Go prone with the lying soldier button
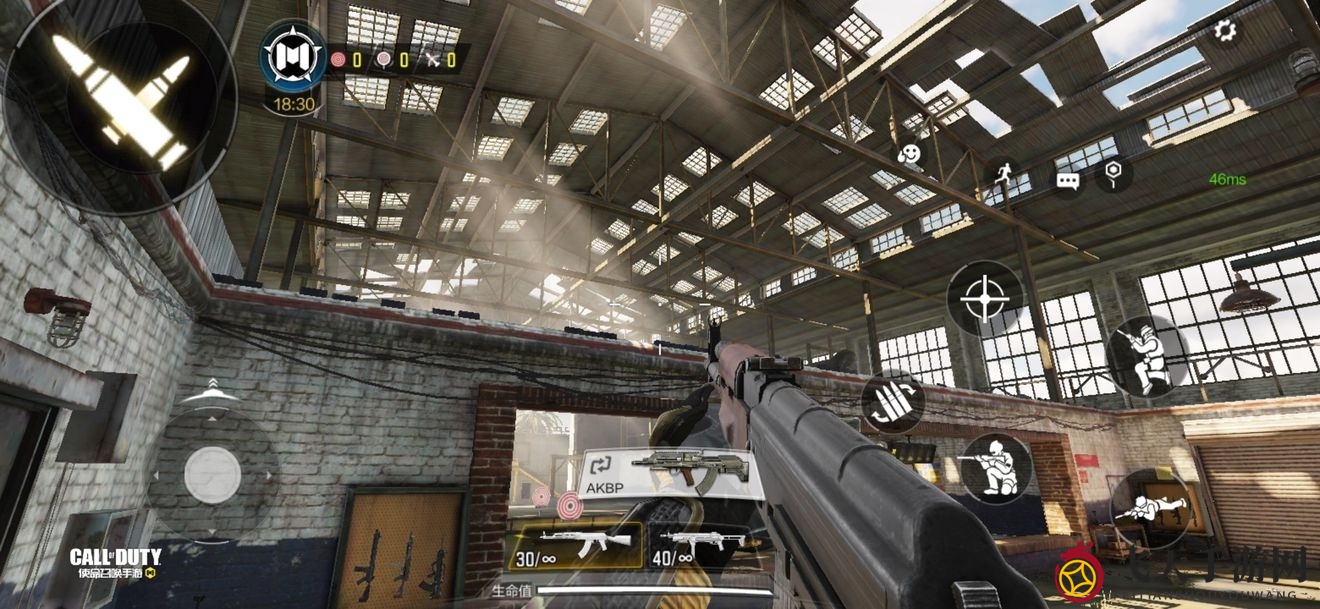This screenshot has height=609, width=1320. click(x=1150, y=509)
